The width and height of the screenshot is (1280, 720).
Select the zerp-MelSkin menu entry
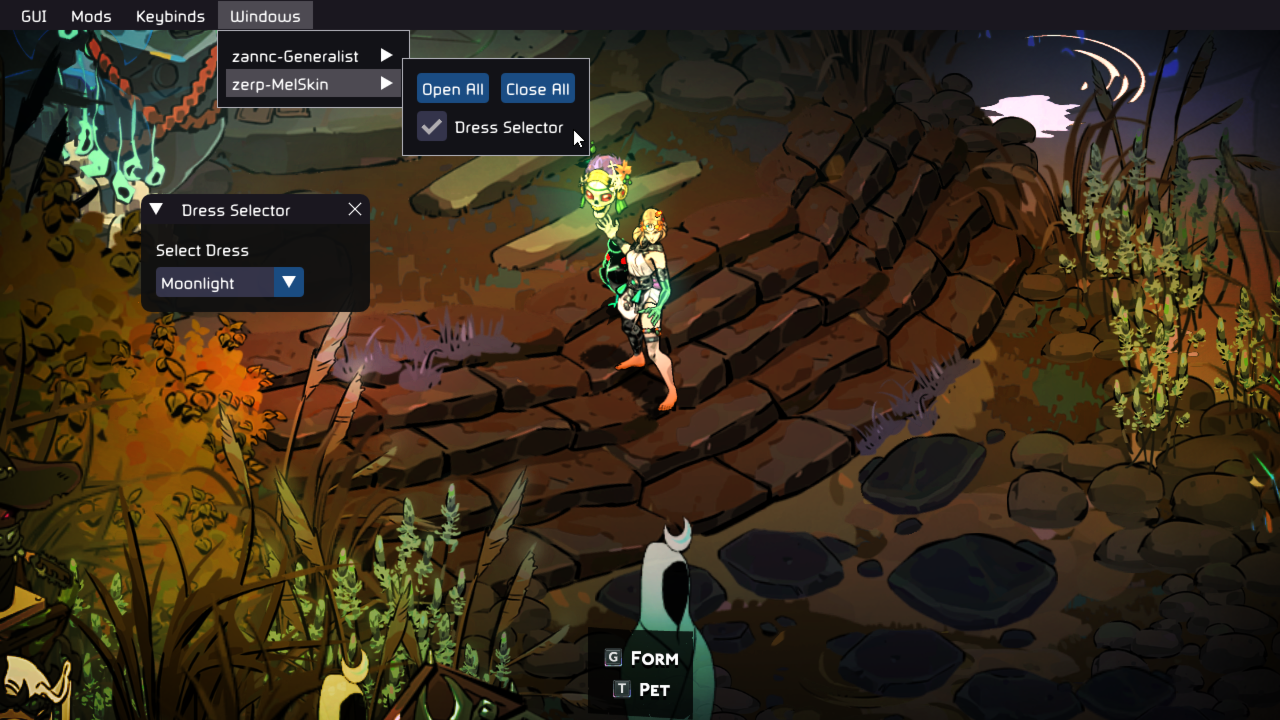pyautogui.click(x=312, y=84)
